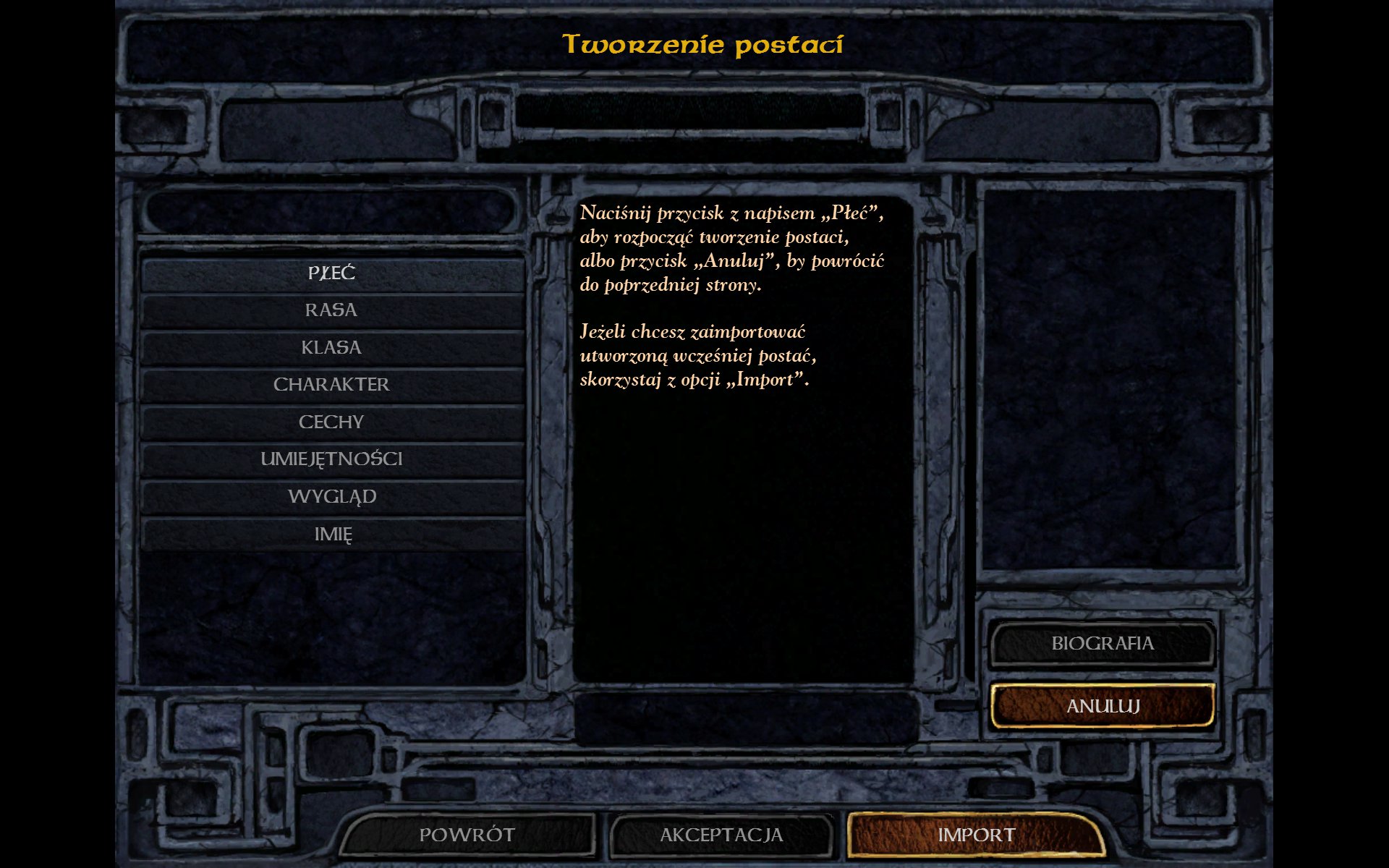Choose the Wygląd option
Viewport: 1389px width, 868px height.
332,497
